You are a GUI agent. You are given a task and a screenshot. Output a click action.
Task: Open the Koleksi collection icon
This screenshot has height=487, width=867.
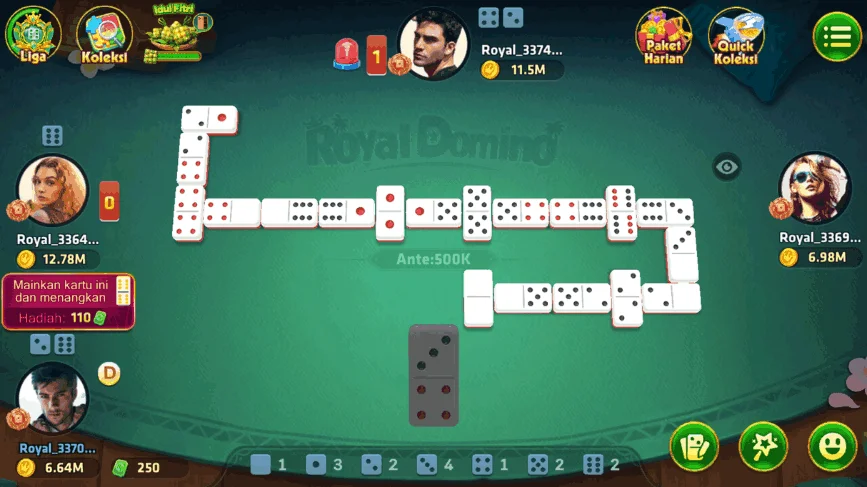(104, 35)
